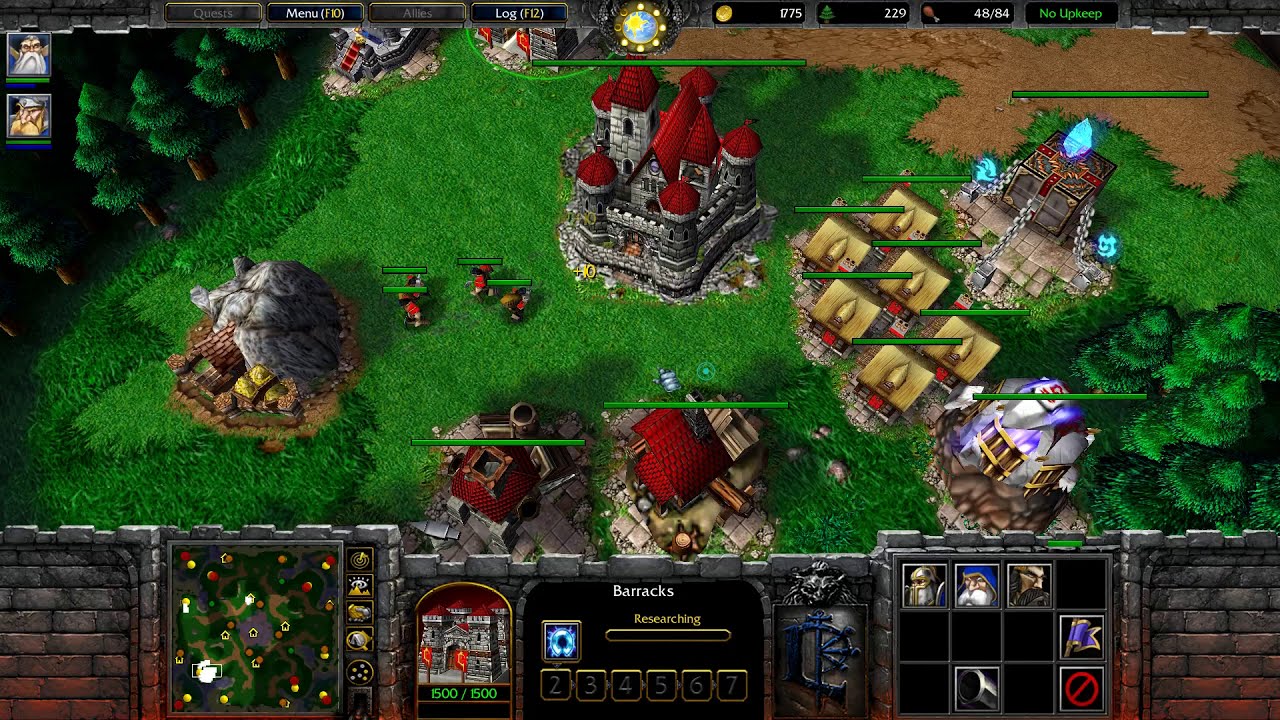Click the research icon in the Barracks queue
This screenshot has width=1280, height=720.
[x=561, y=641]
